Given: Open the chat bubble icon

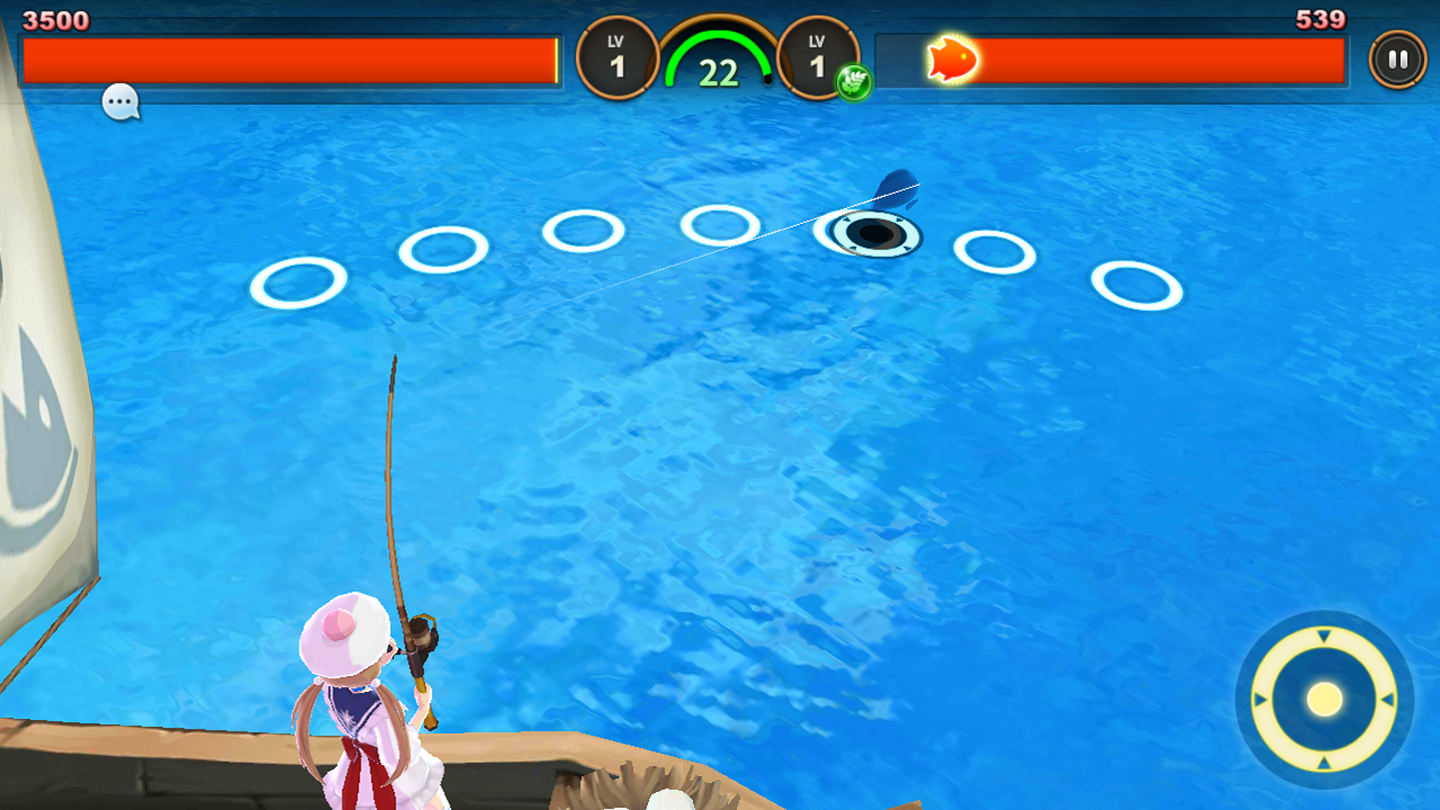Looking at the screenshot, I should coord(119,101).
